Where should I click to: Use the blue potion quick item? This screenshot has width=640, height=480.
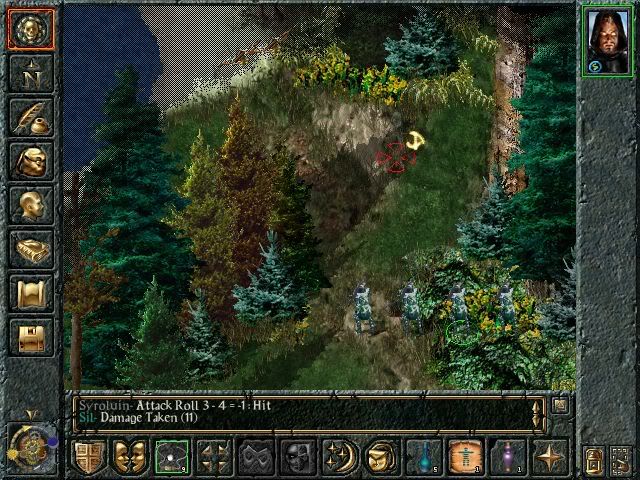(x=423, y=457)
